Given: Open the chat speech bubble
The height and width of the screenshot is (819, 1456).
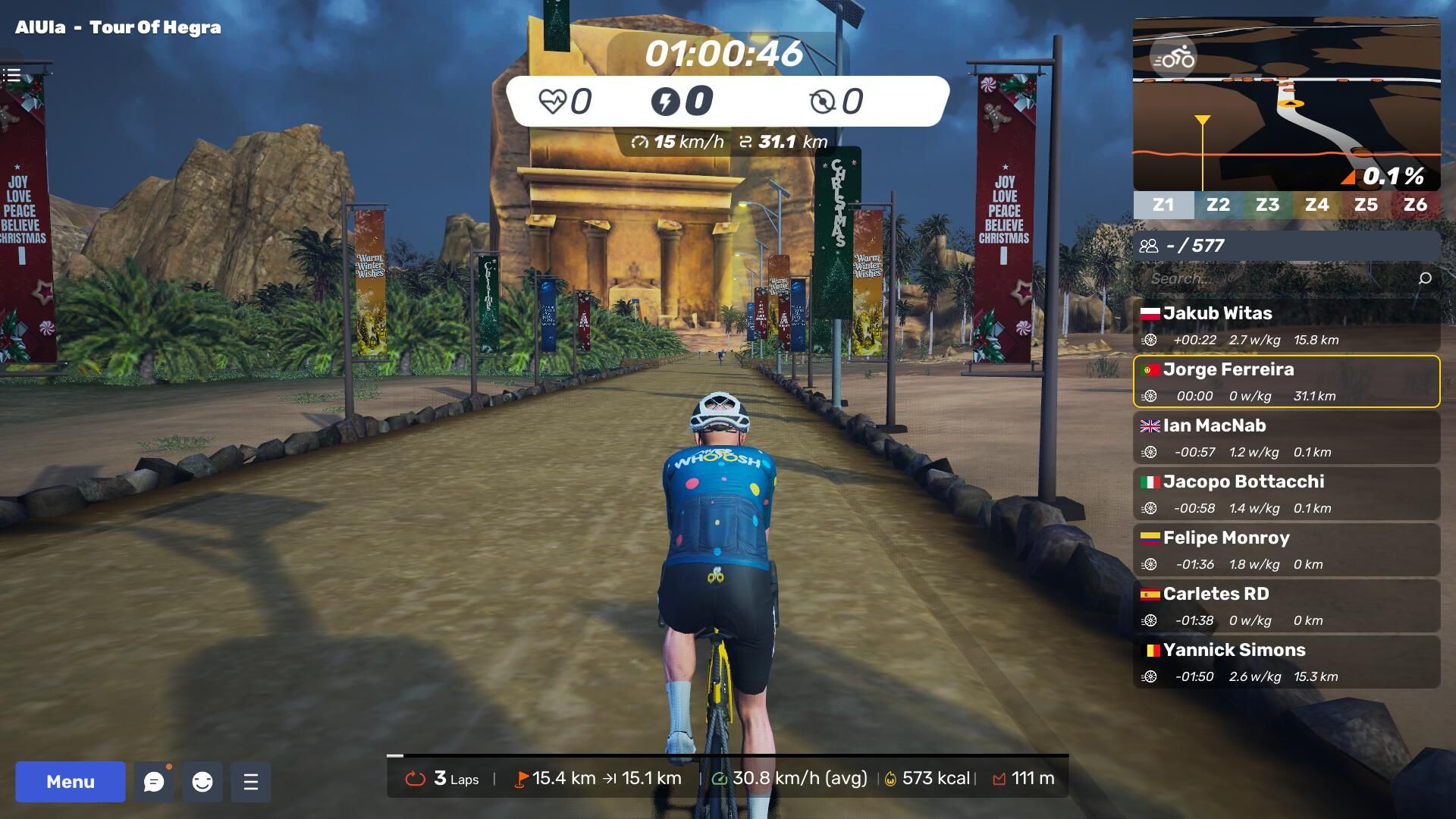Looking at the screenshot, I should (x=154, y=782).
